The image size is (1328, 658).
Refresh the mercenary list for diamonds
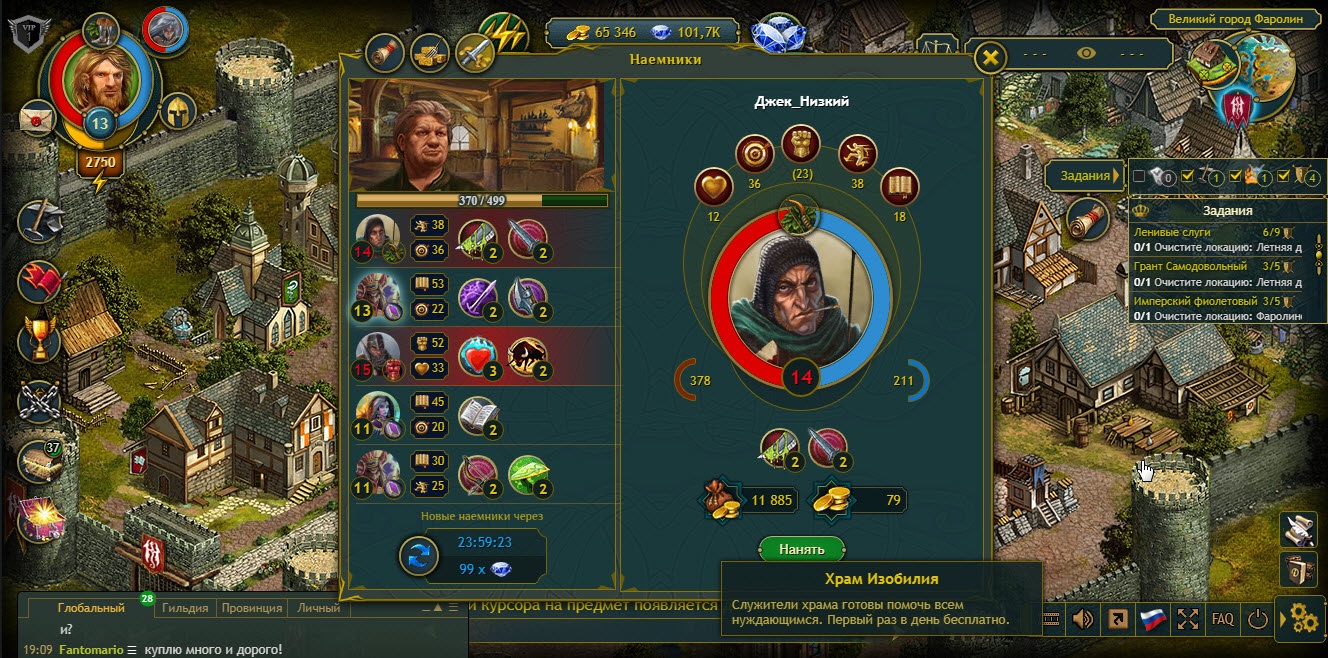[419, 556]
